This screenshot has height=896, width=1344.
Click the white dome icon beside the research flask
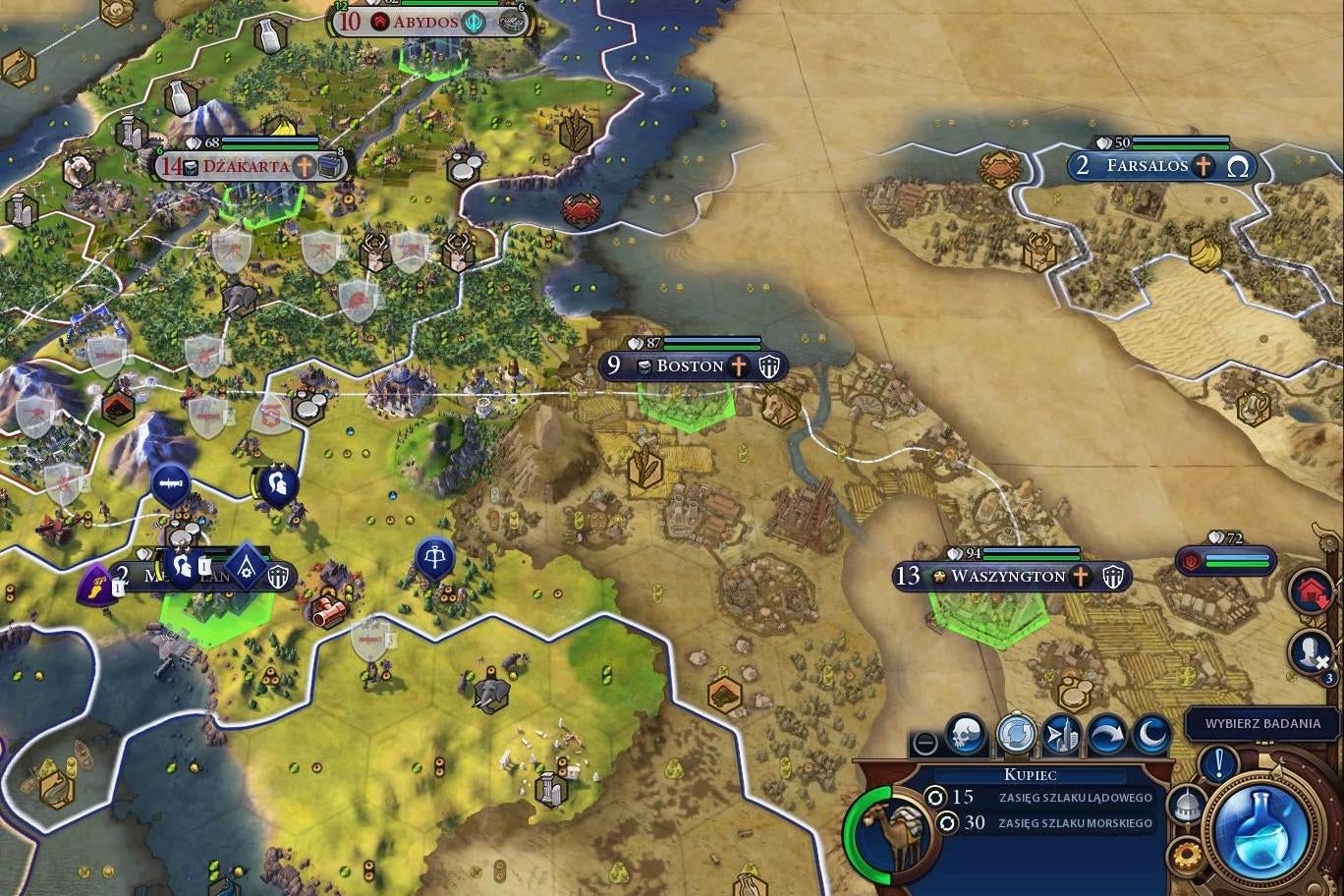tap(1187, 805)
